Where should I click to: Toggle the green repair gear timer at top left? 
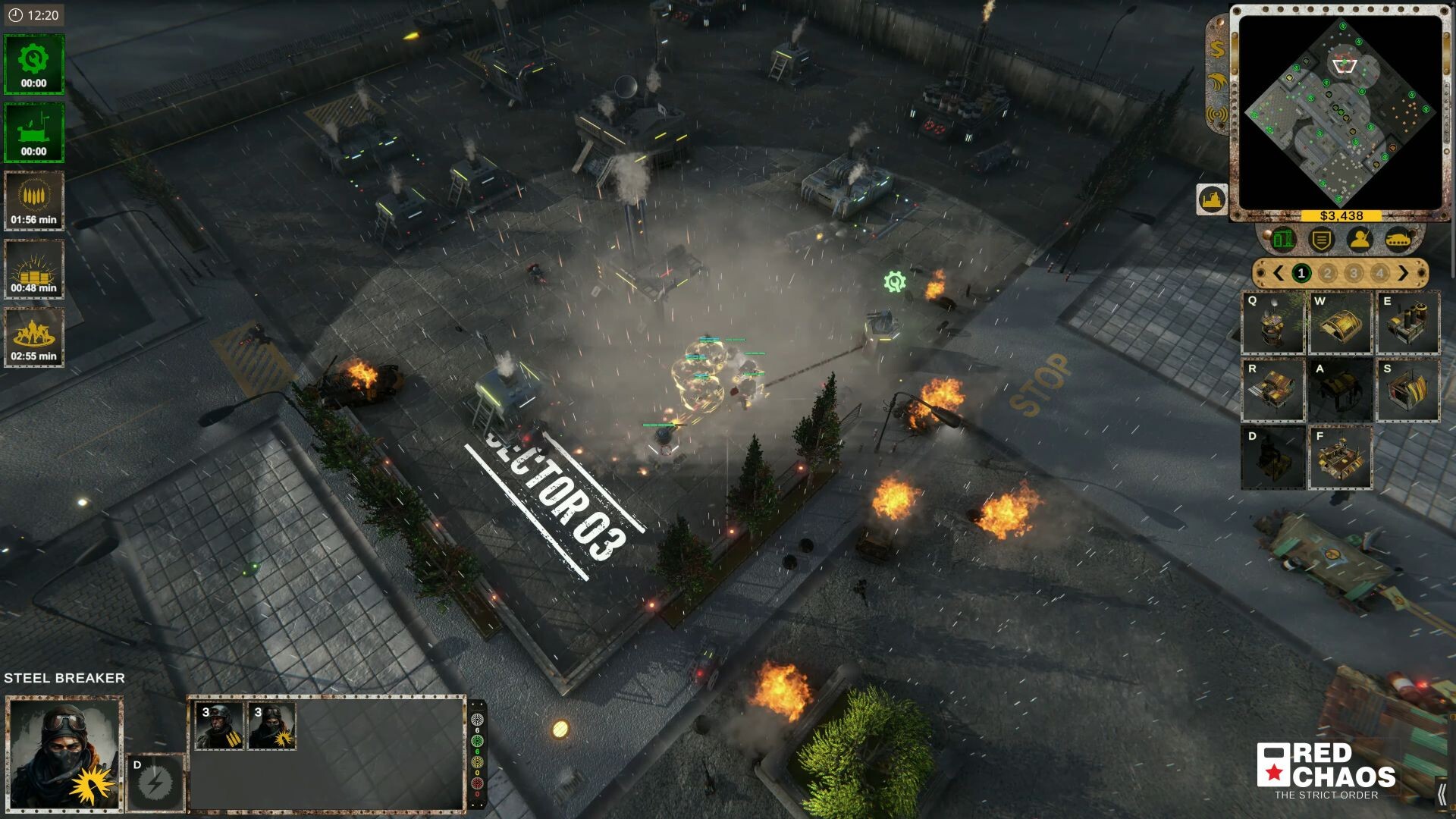(x=34, y=64)
